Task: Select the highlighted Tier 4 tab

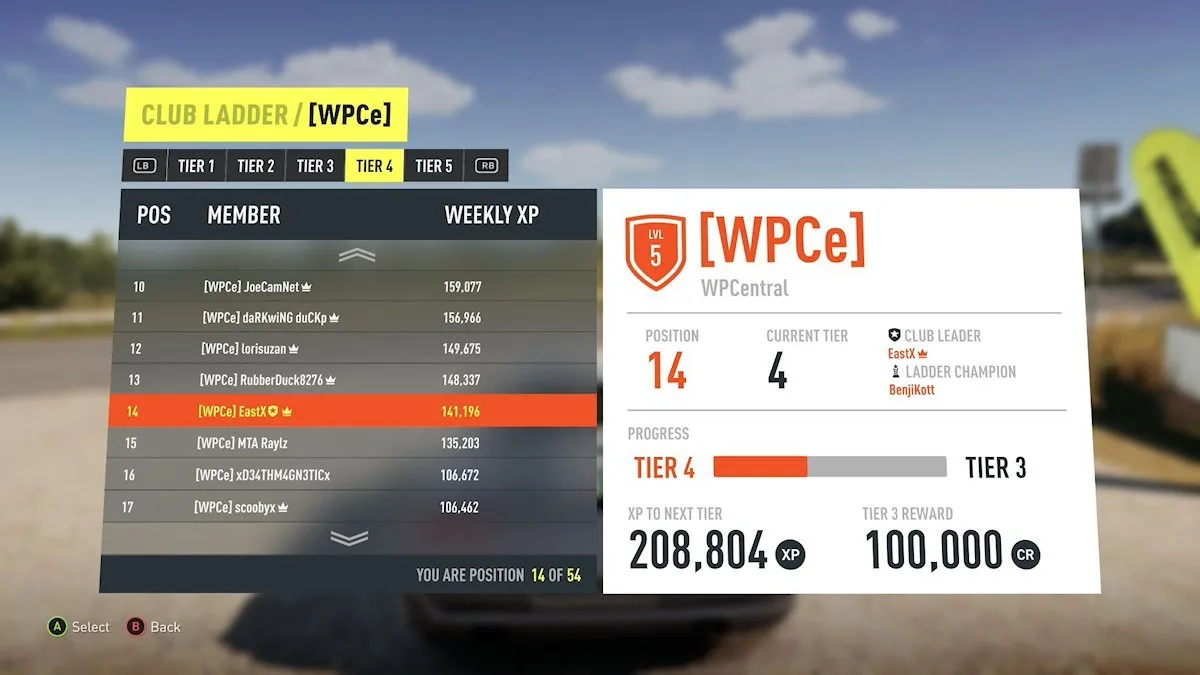Action: pyautogui.click(x=374, y=166)
